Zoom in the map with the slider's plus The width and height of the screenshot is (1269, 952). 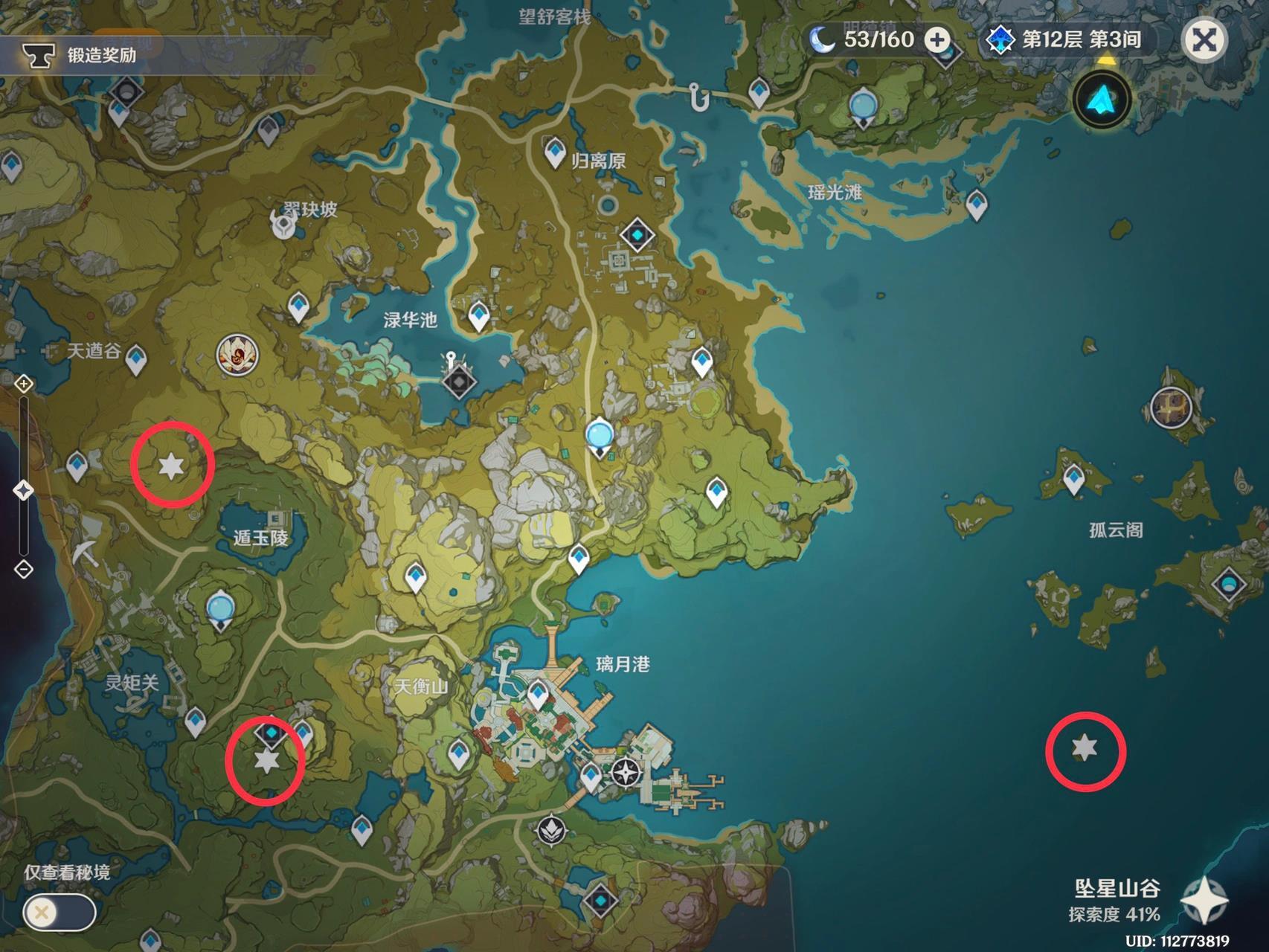pyautogui.click(x=24, y=384)
